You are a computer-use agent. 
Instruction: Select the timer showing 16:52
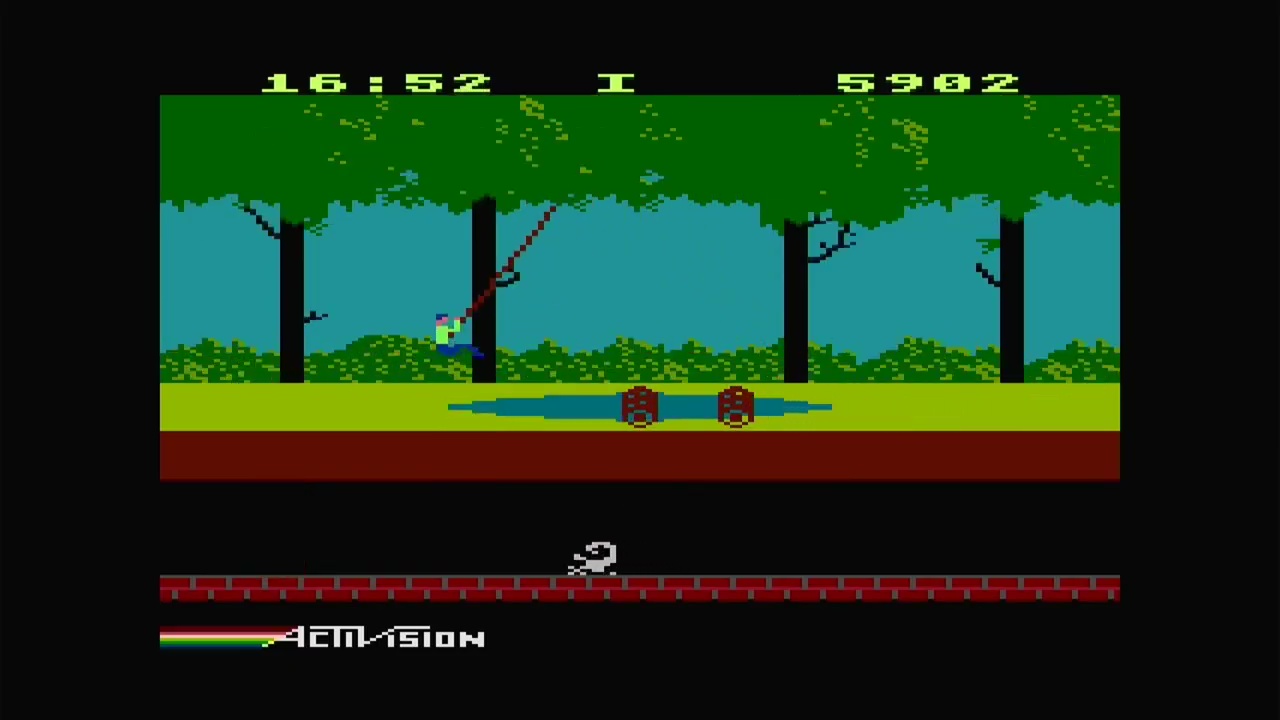(x=375, y=83)
